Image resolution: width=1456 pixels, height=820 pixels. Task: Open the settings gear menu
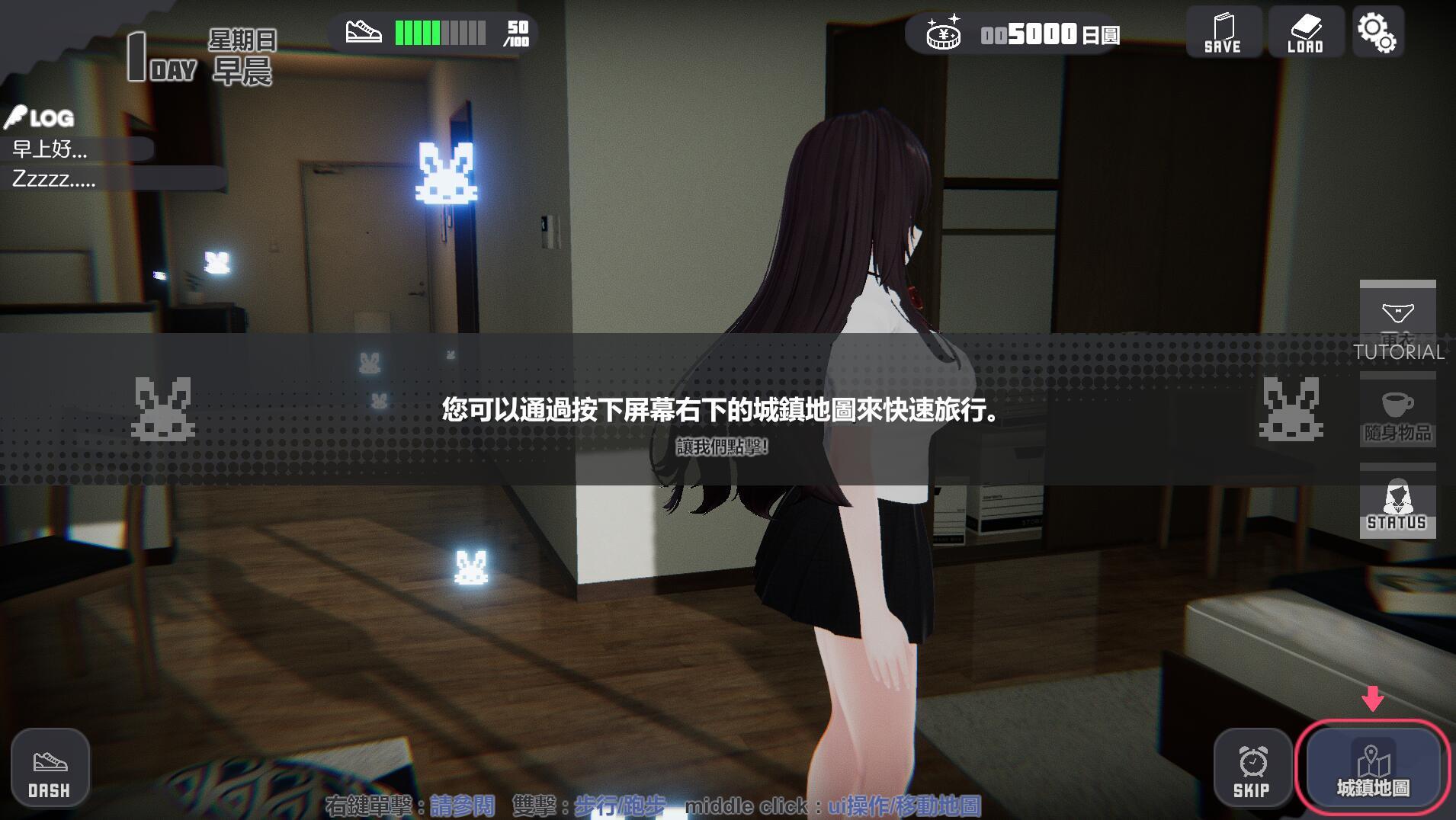point(1377,32)
